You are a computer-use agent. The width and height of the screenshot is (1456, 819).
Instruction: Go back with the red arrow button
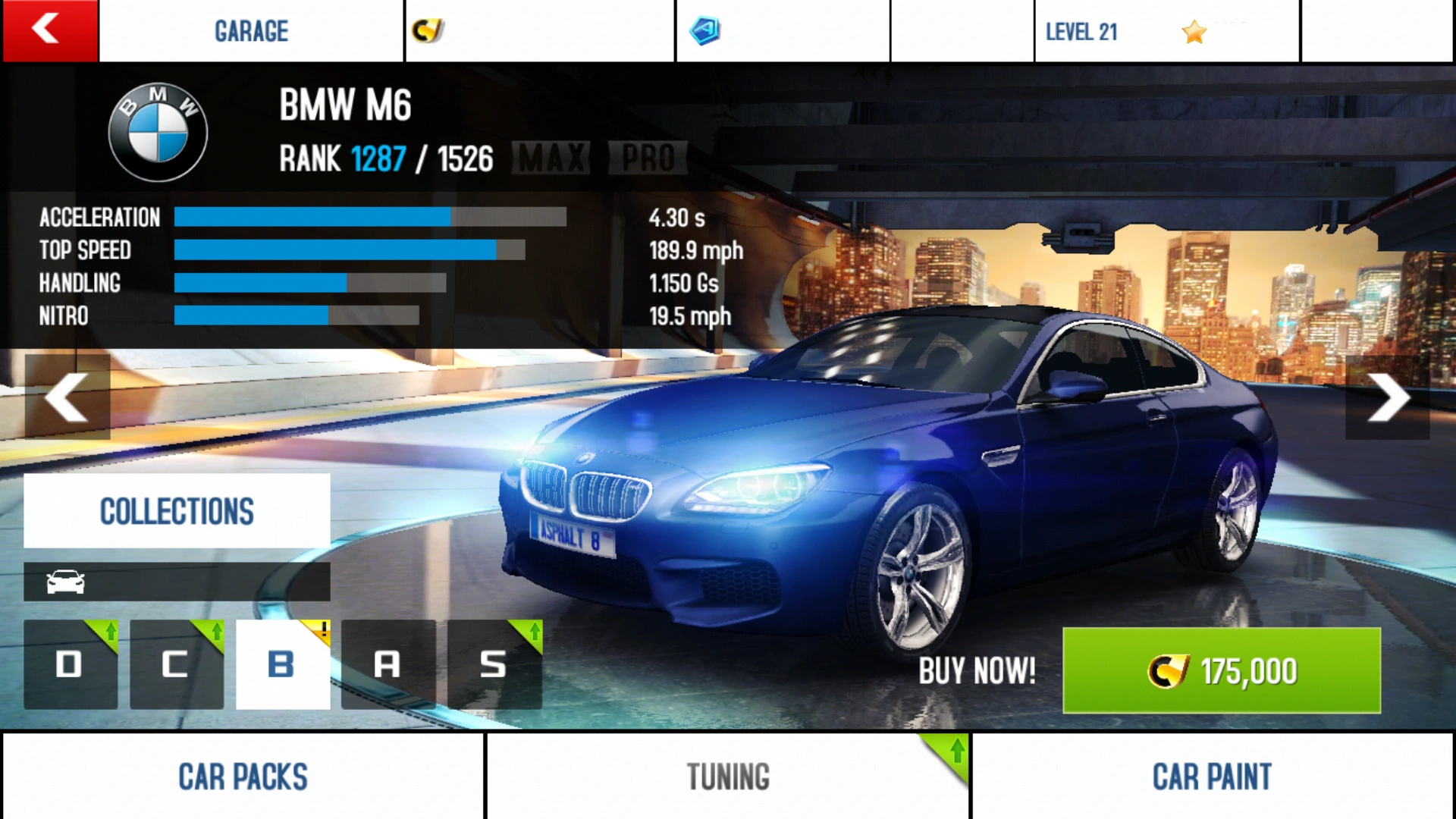click(50, 30)
